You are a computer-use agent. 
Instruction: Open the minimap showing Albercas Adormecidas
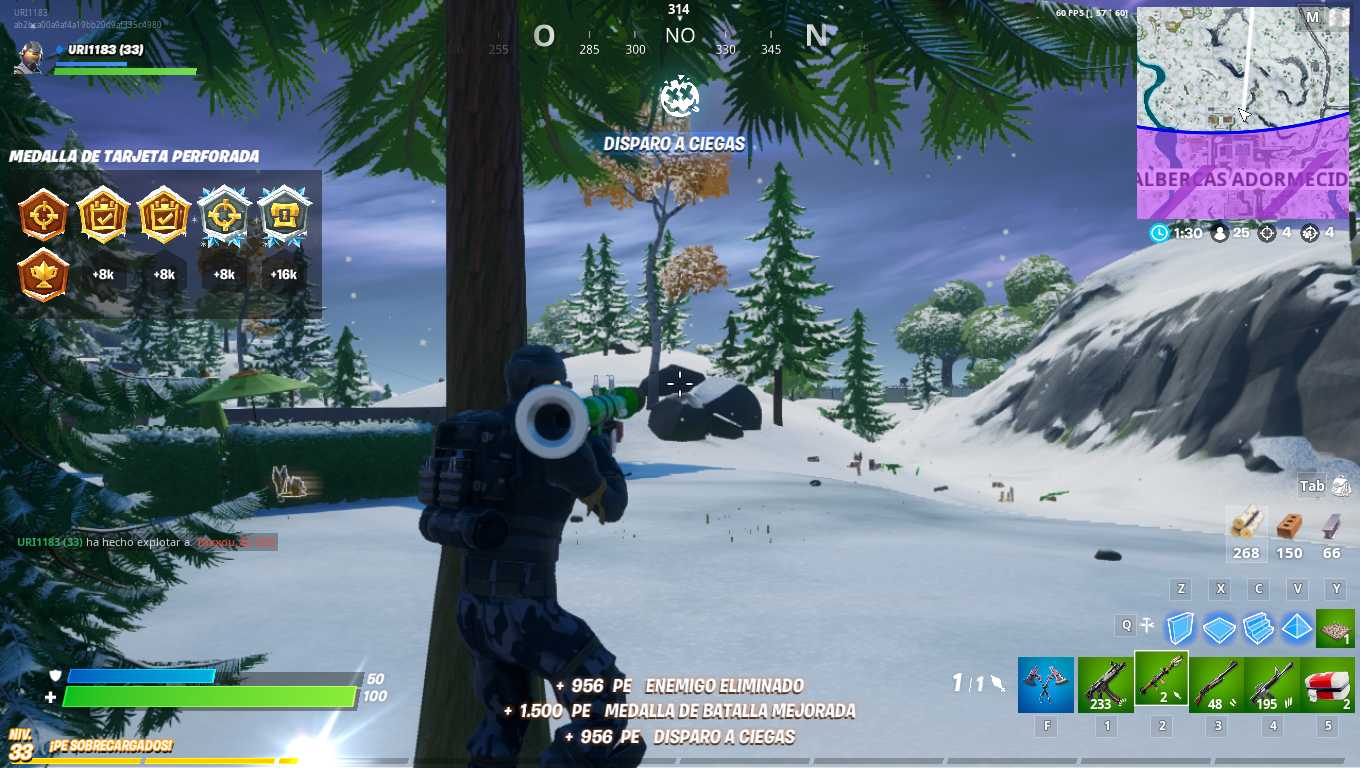click(1243, 113)
